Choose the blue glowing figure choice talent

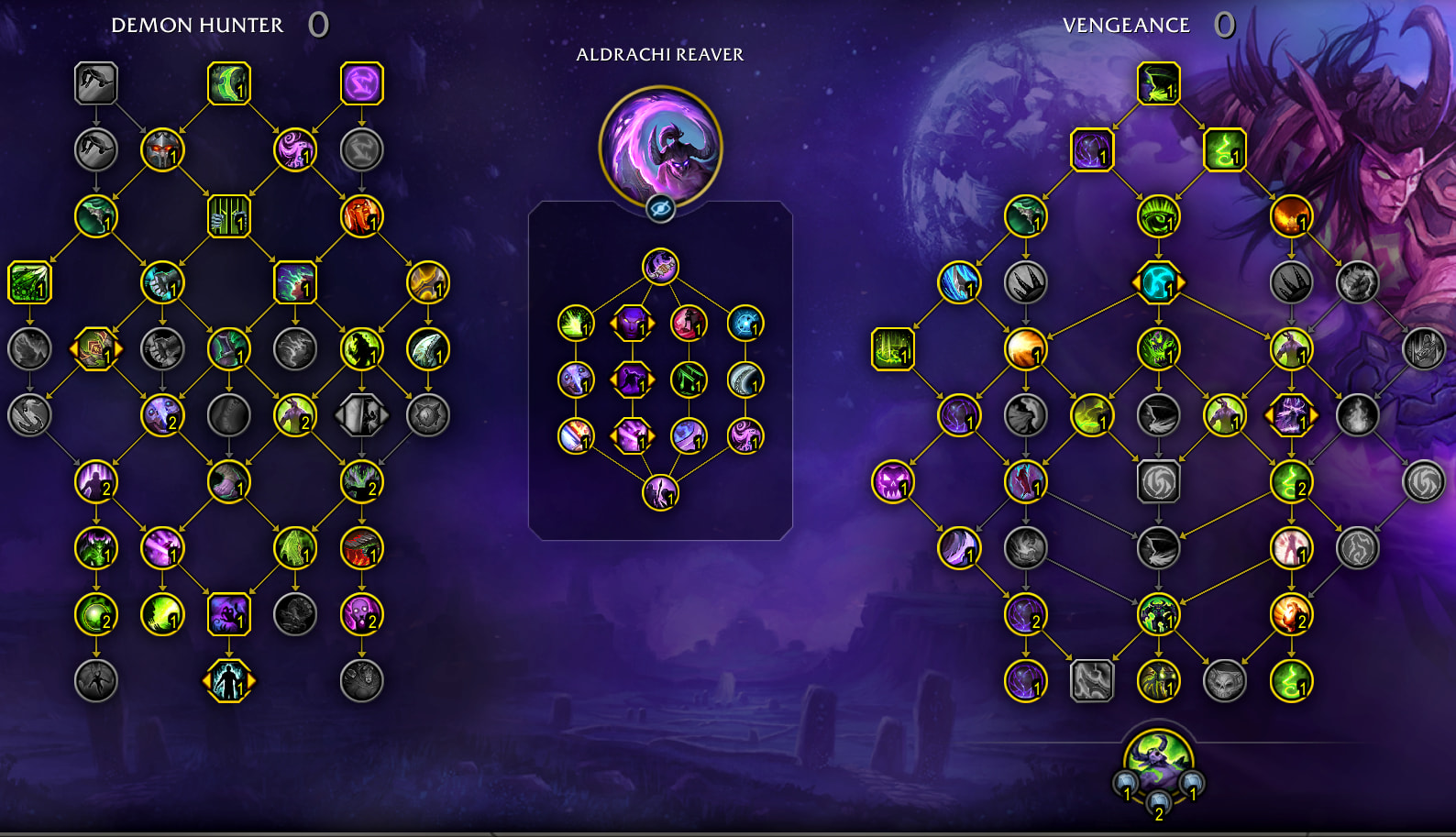click(x=228, y=681)
